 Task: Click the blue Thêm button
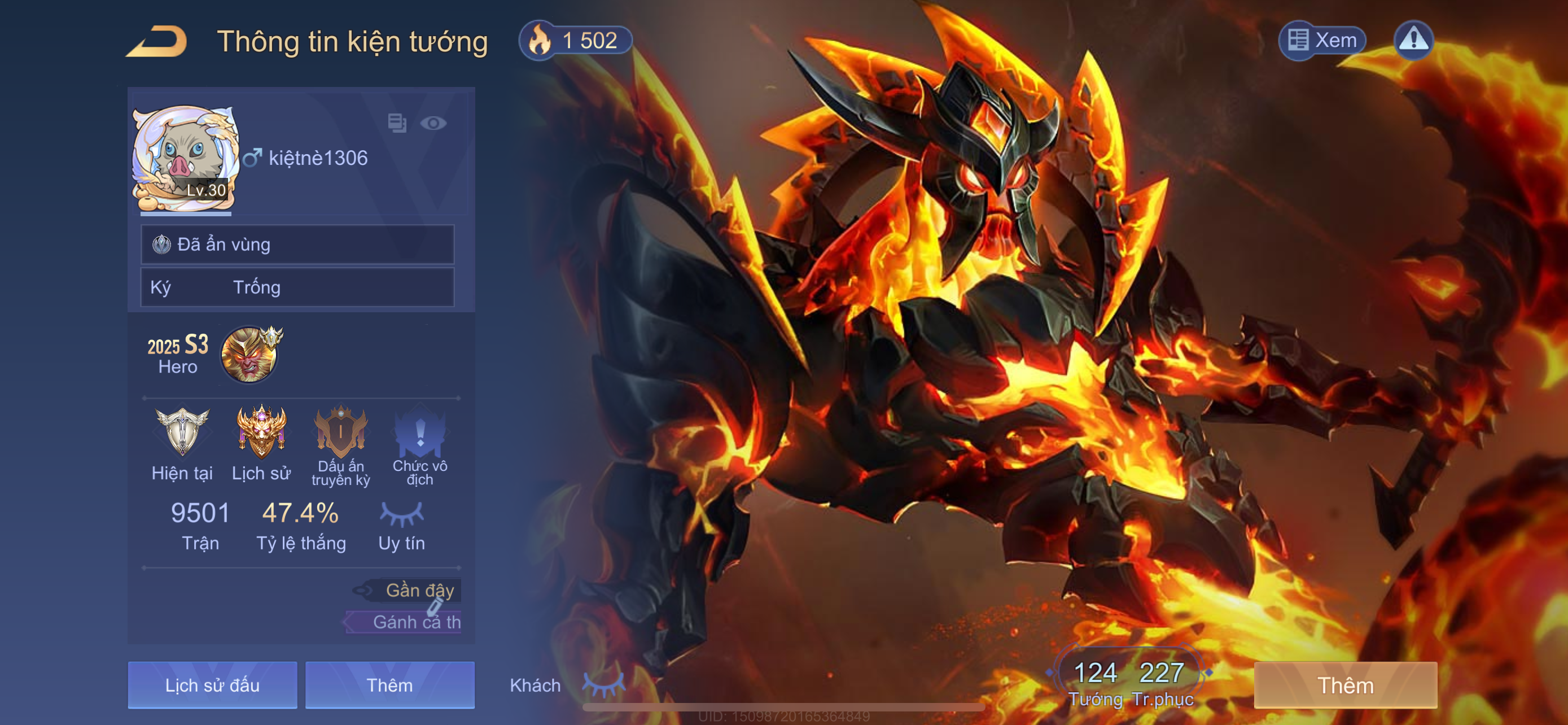pos(389,685)
